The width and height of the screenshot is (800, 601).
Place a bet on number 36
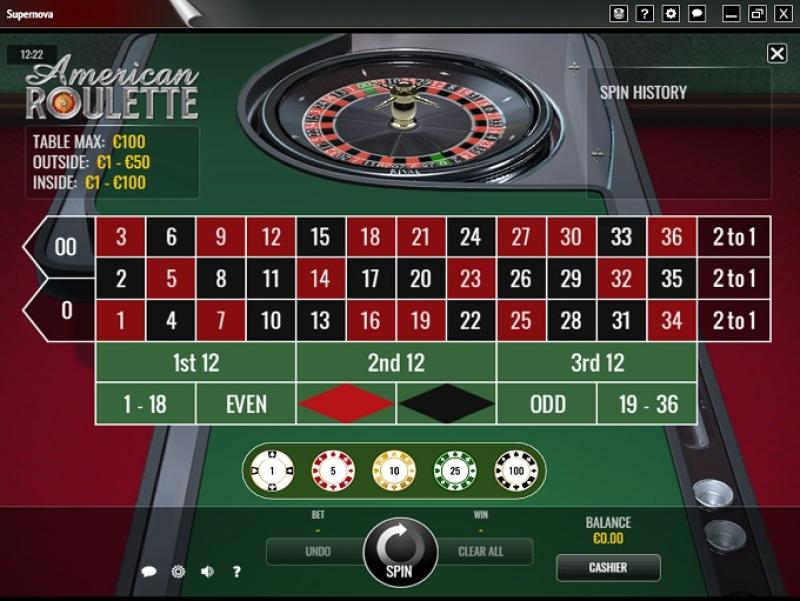pyautogui.click(x=672, y=237)
